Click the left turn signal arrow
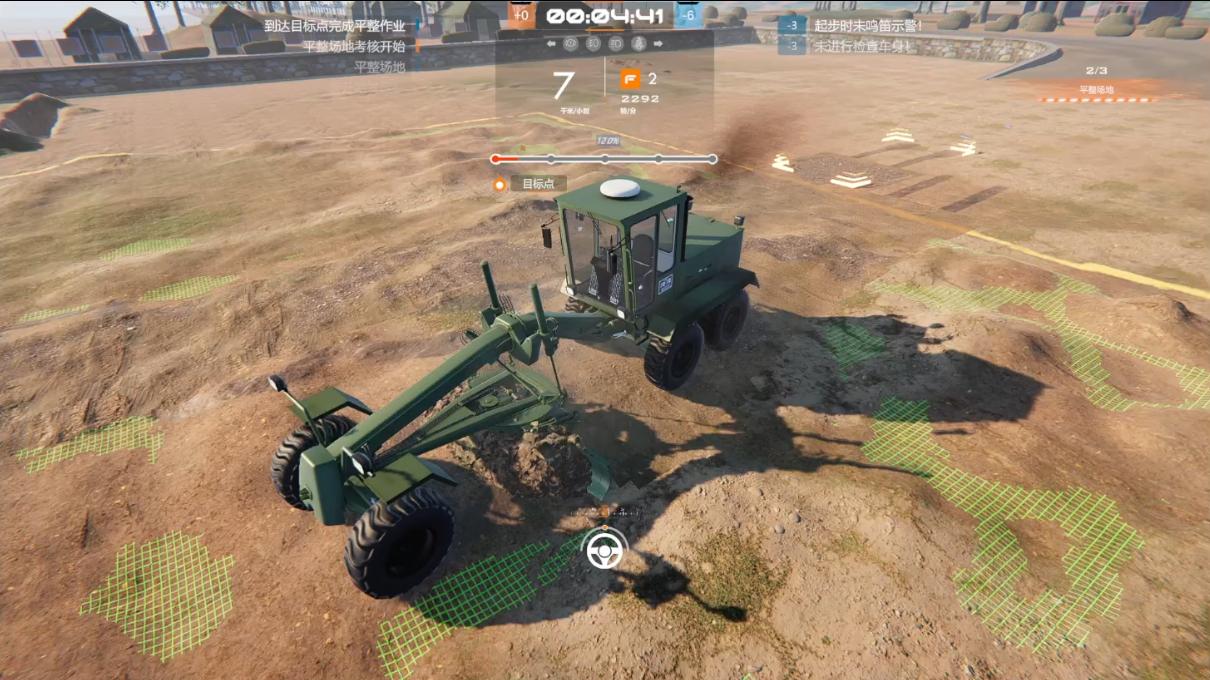This screenshot has width=1210, height=680. (x=551, y=44)
